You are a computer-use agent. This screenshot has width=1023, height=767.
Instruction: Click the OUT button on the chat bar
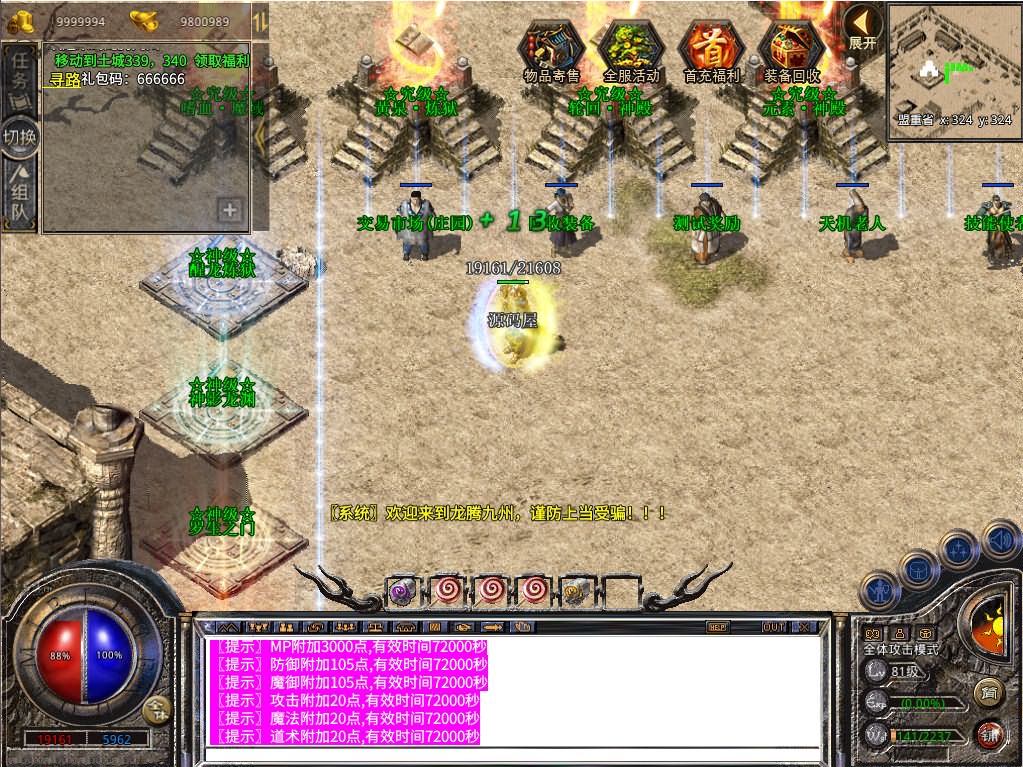pos(773,627)
